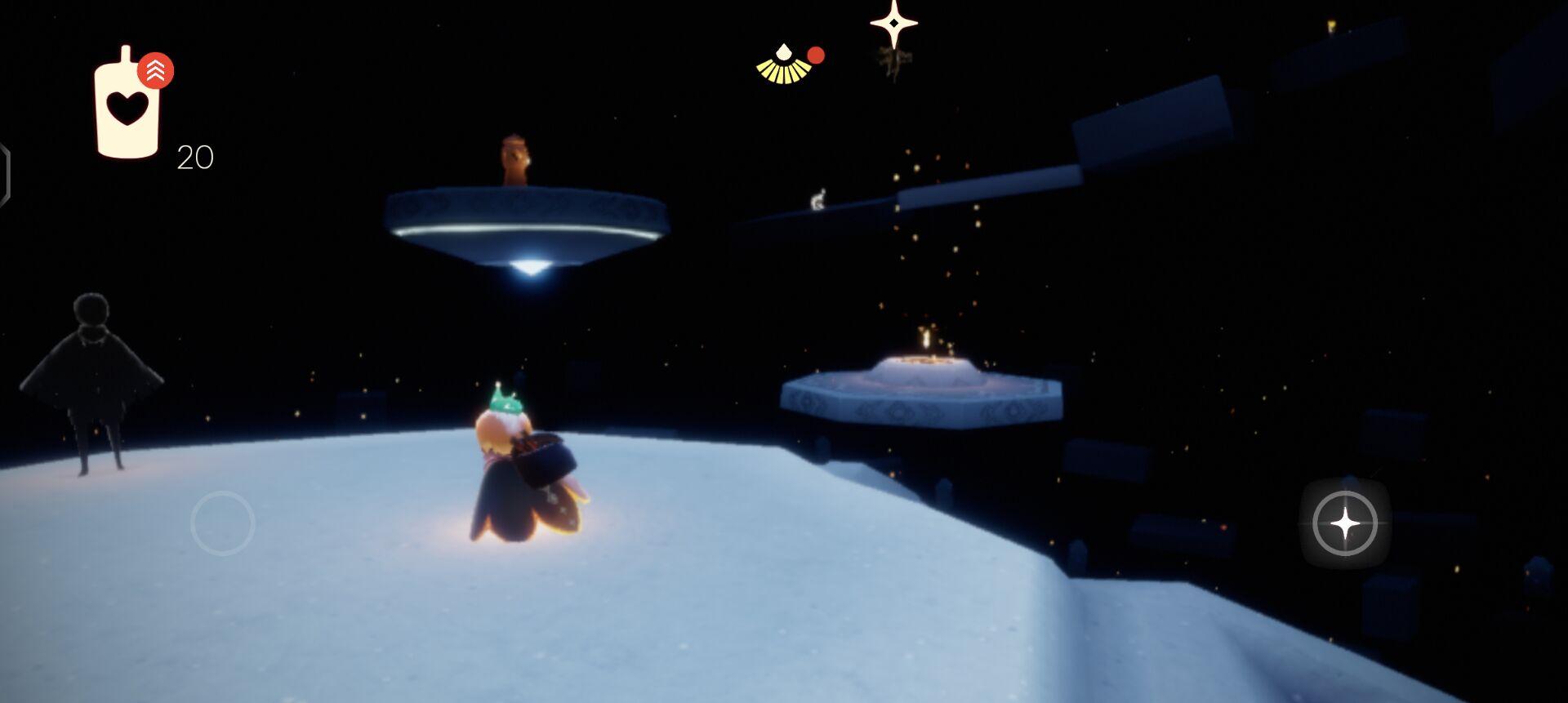Tap the red upgrade arrows badge

pos(155,71)
